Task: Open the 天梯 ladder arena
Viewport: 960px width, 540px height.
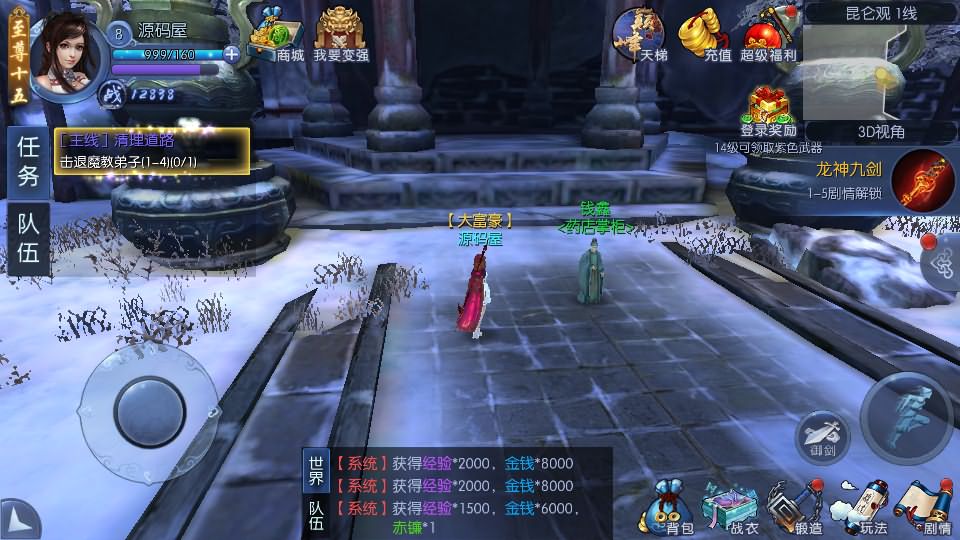Action: tap(640, 35)
